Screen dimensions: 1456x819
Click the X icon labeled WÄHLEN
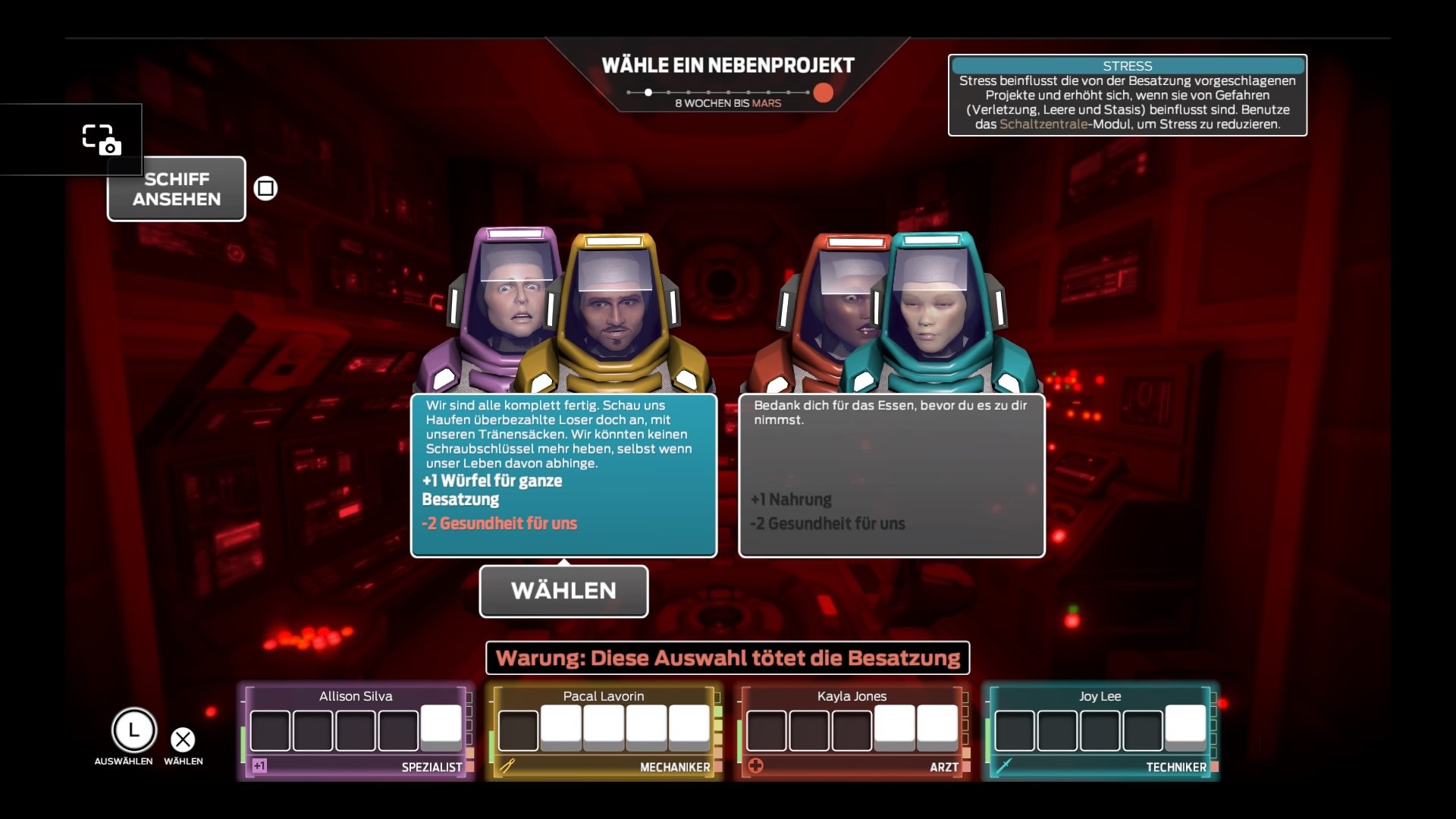(182, 738)
